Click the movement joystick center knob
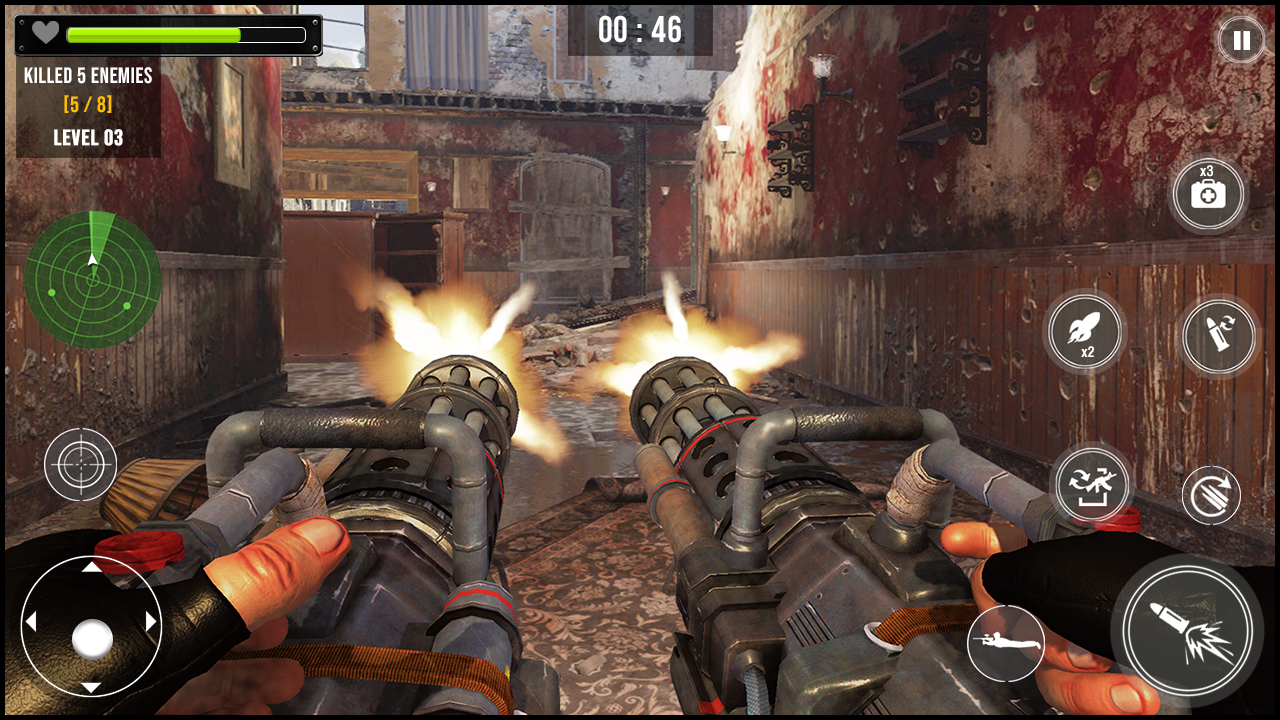The image size is (1280, 720). [x=92, y=638]
